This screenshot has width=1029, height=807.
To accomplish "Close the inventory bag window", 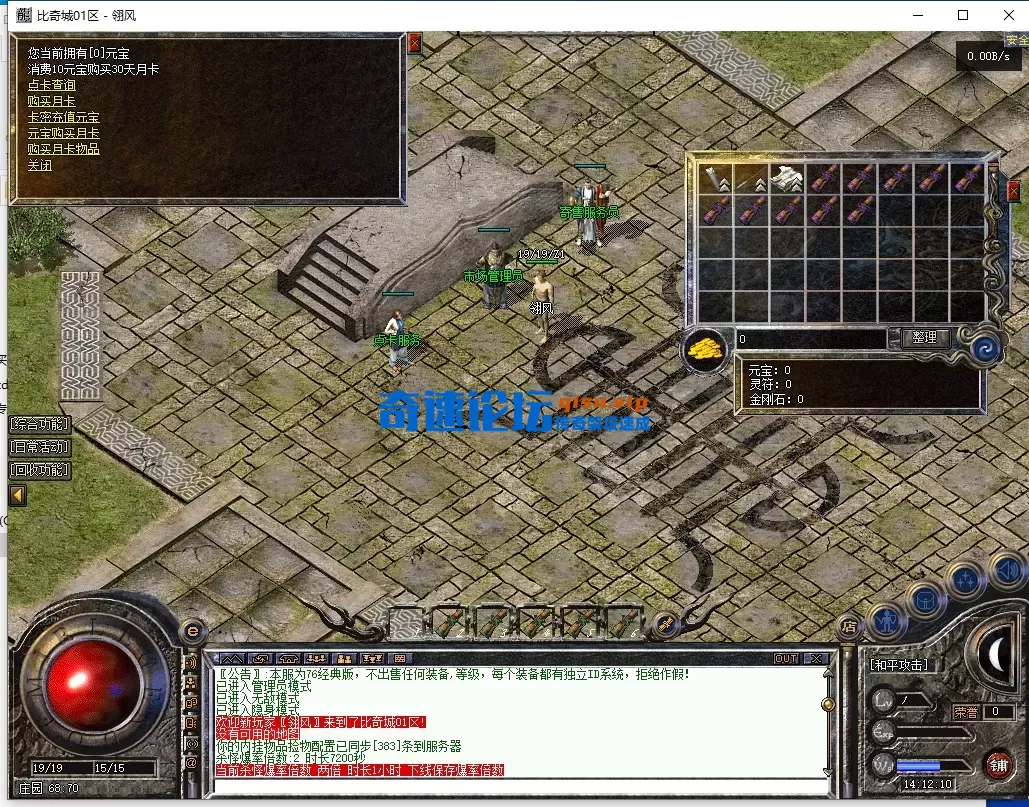I will (1013, 190).
